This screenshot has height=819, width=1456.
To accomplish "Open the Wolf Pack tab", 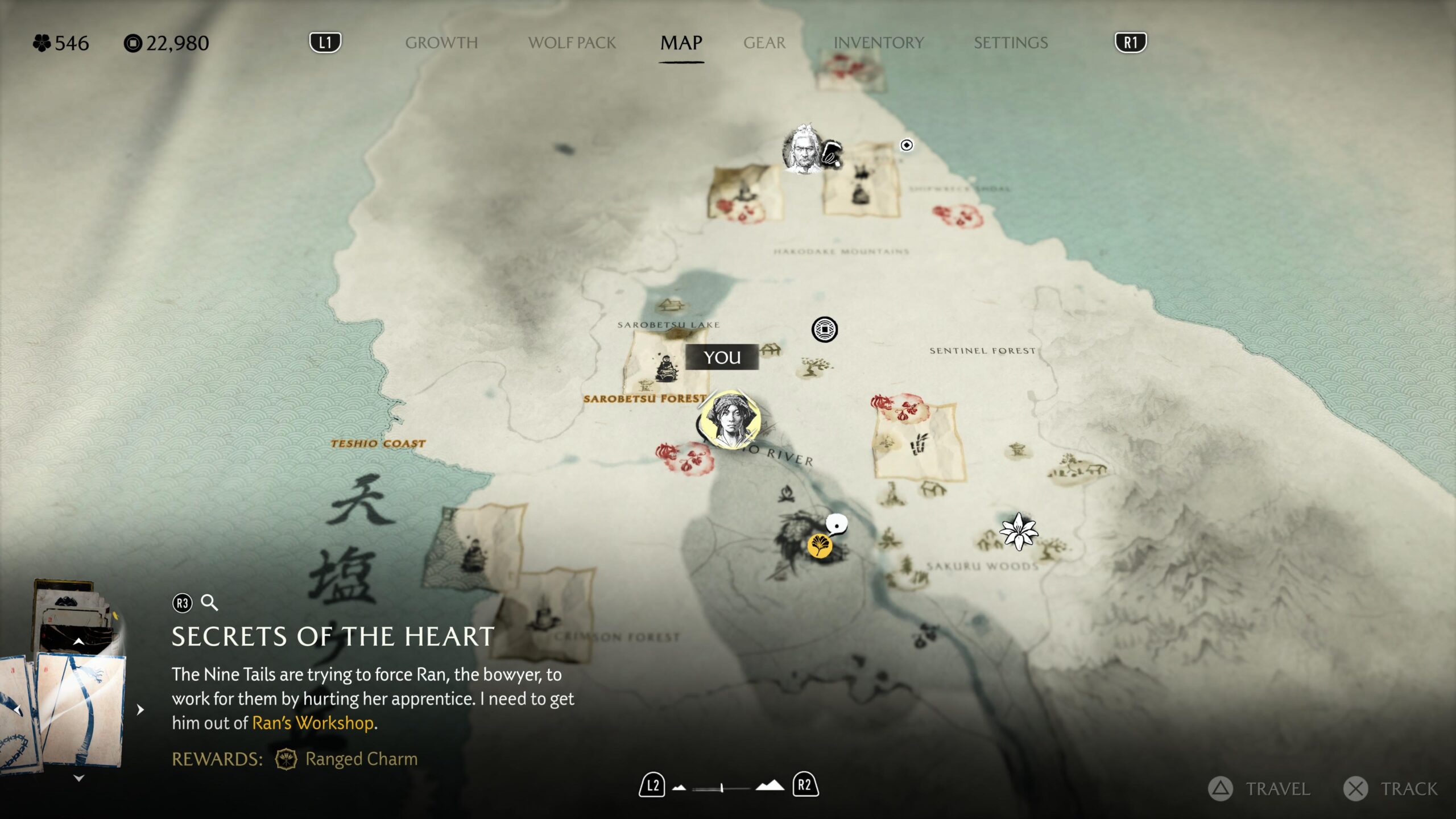I will click(572, 43).
